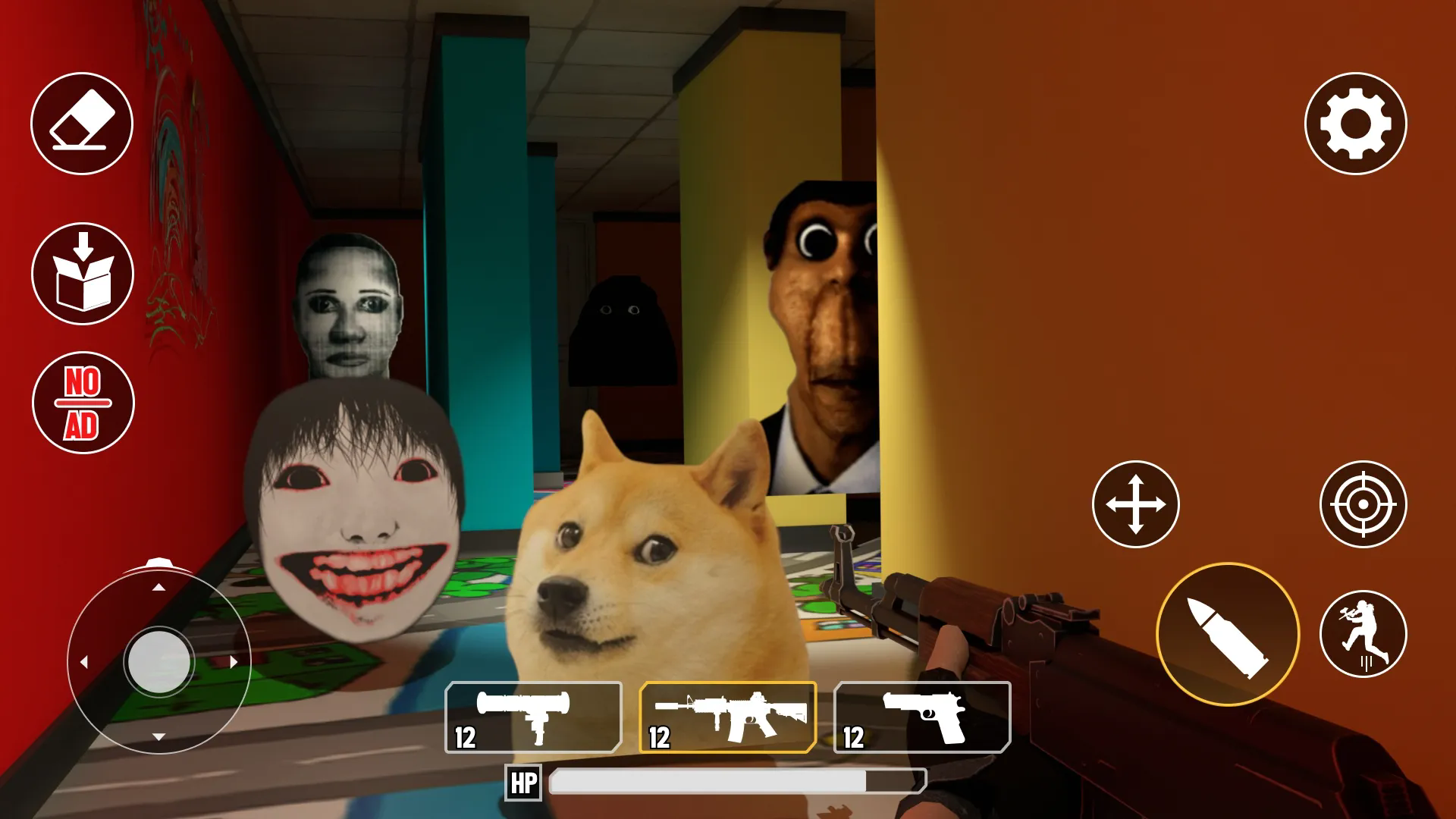Select the rocket launcher weapon slot

(533, 717)
